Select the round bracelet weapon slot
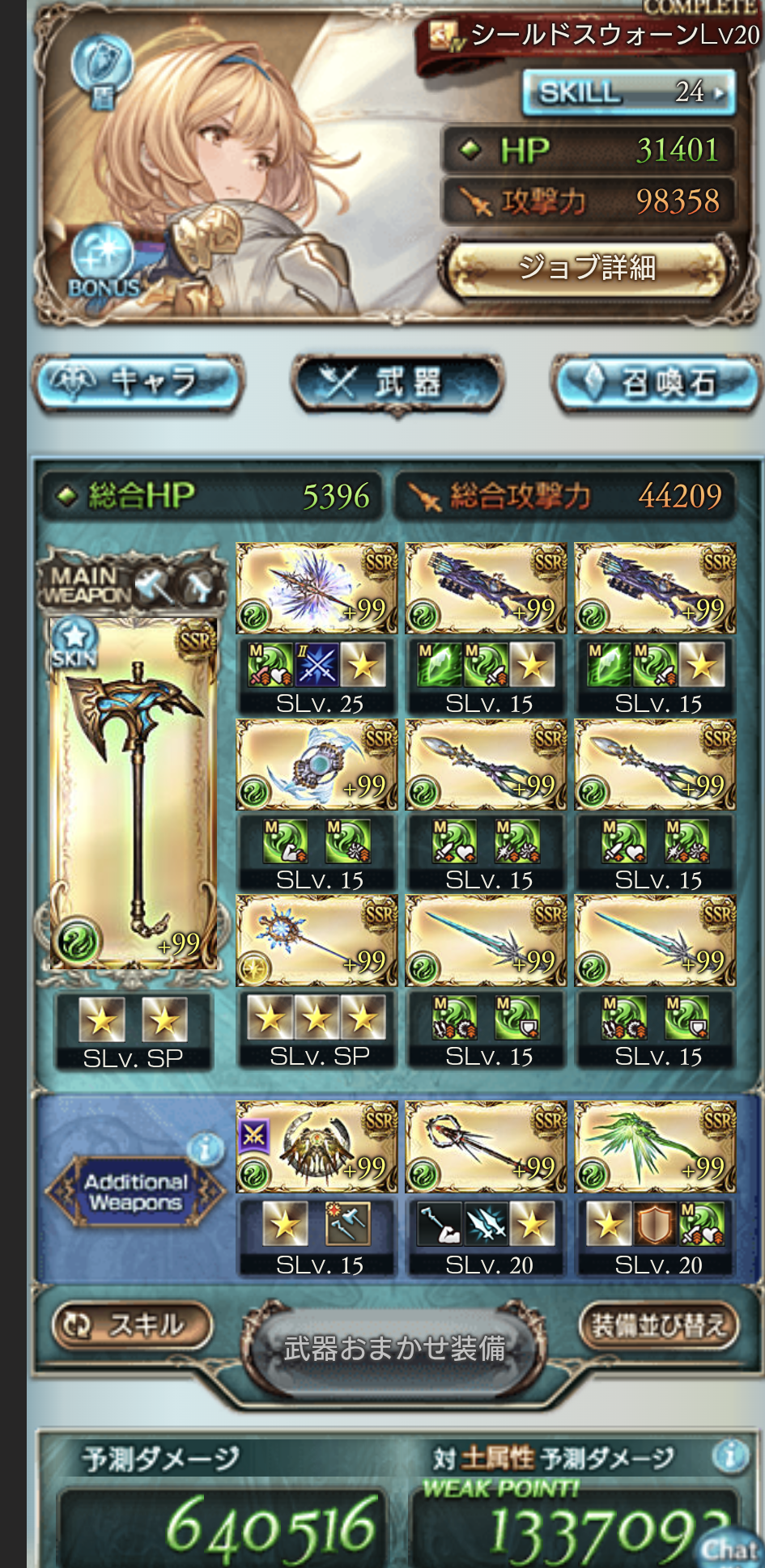Screen dimensions: 765x1568 (317, 765)
